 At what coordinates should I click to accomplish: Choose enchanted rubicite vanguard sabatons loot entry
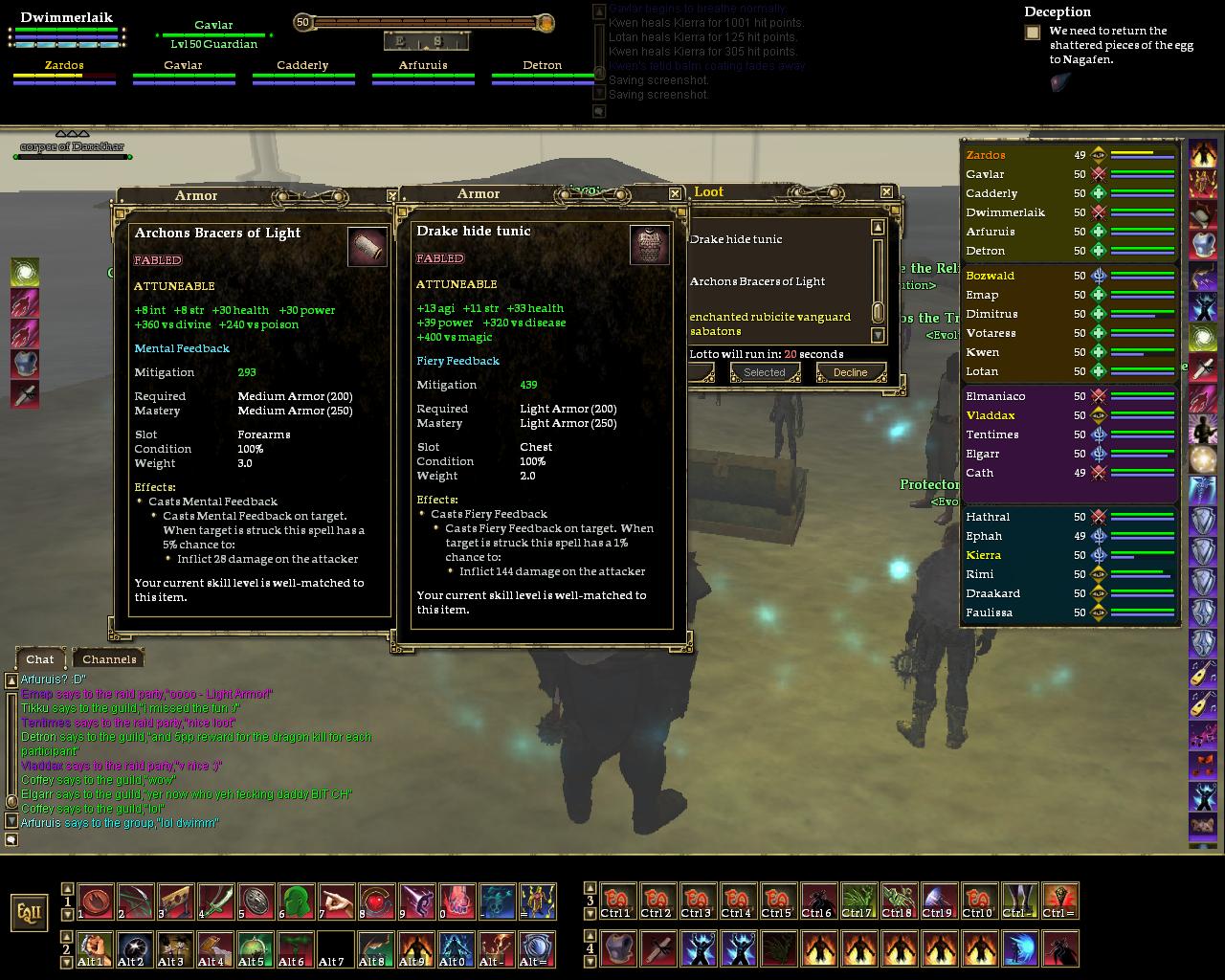click(x=769, y=323)
